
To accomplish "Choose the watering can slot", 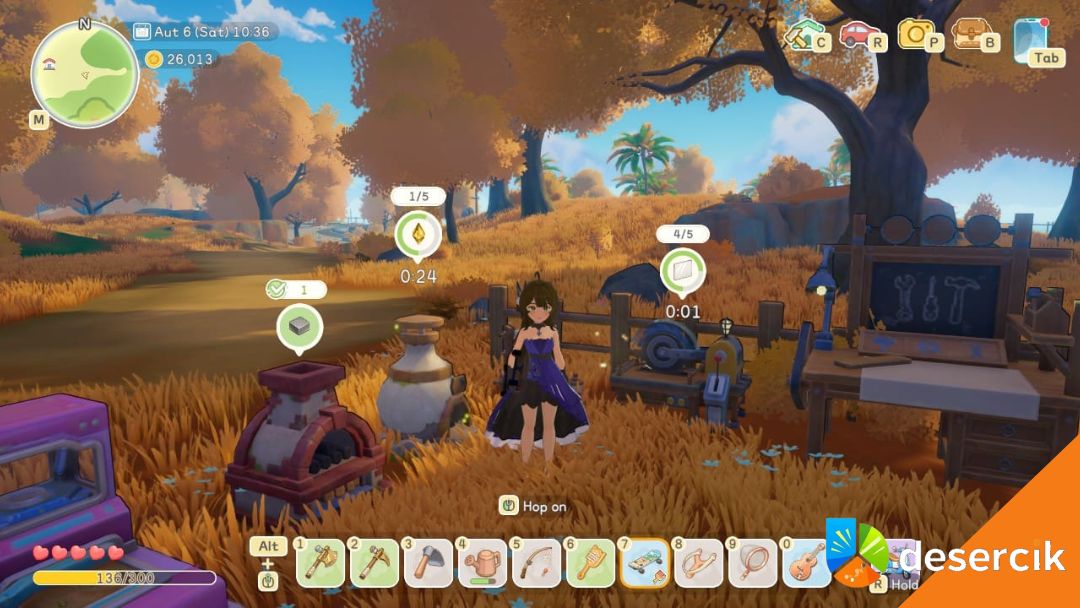I will (482, 563).
